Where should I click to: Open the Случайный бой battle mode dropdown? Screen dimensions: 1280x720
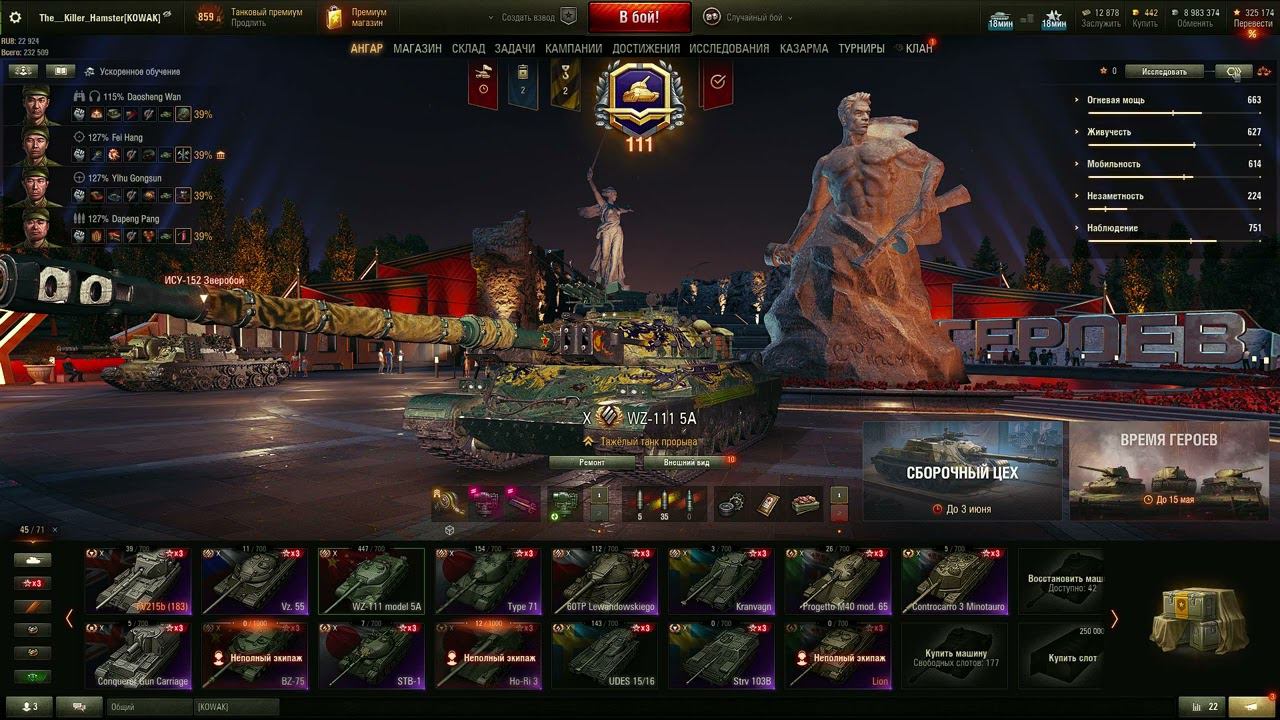coord(748,17)
